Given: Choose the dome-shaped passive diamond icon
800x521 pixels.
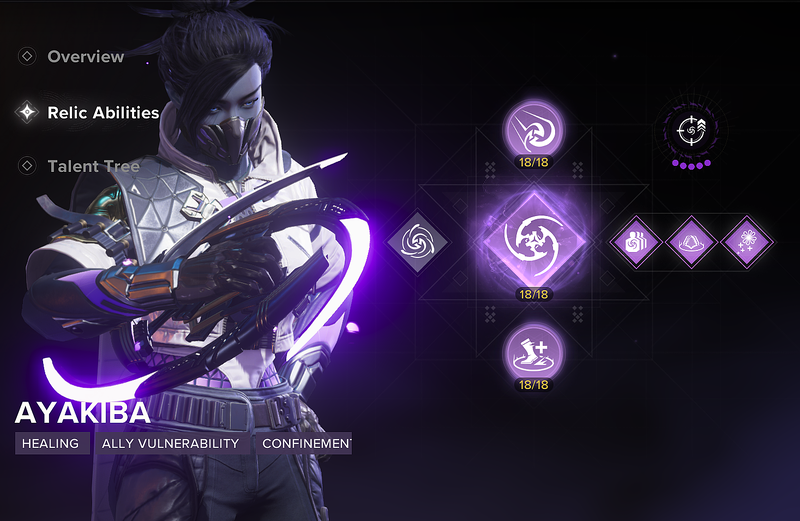Looking at the screenshot, I should (692, 241).
